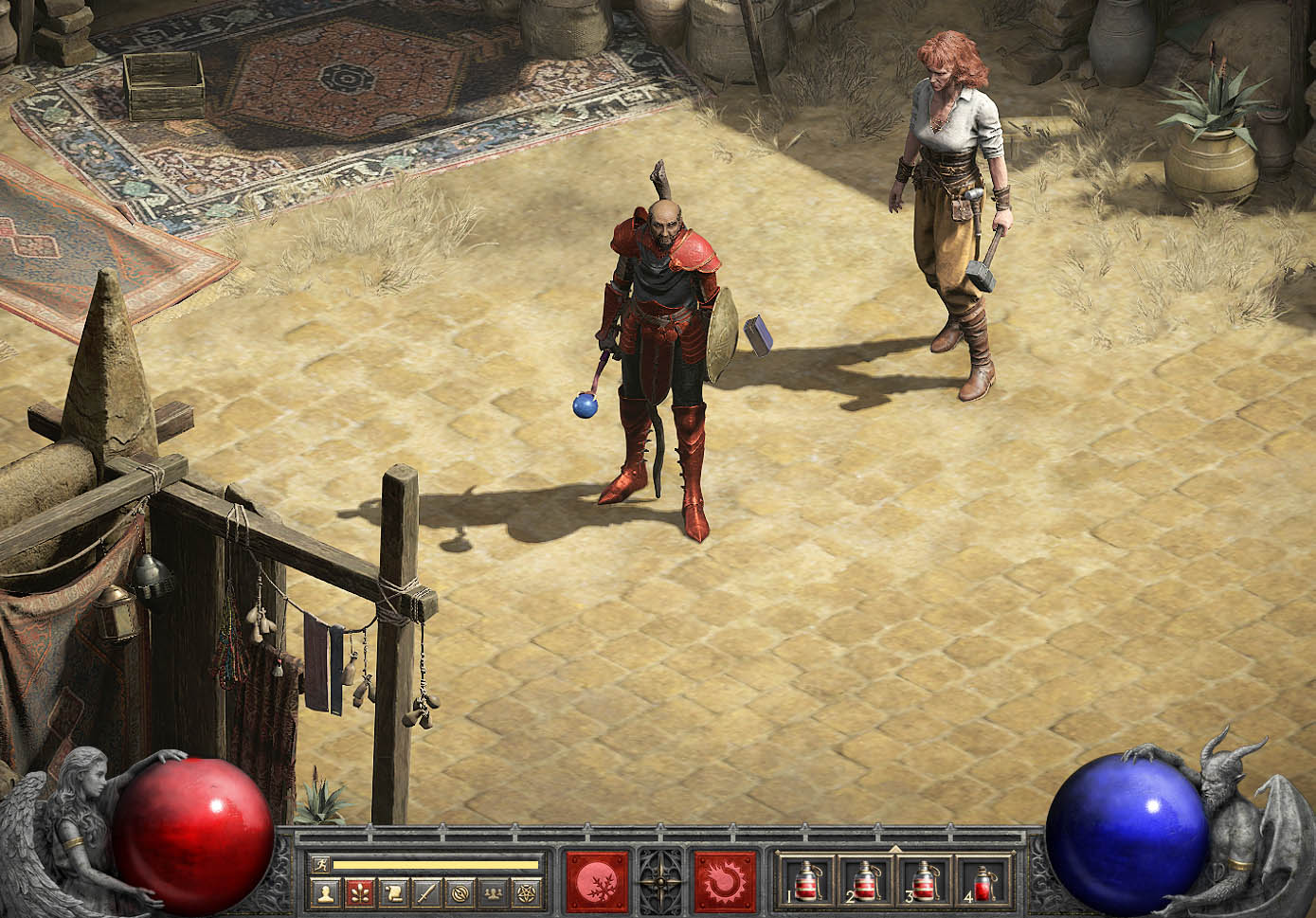
Task: Click the sword icon in the mini panel
Action: coord(425,892)
